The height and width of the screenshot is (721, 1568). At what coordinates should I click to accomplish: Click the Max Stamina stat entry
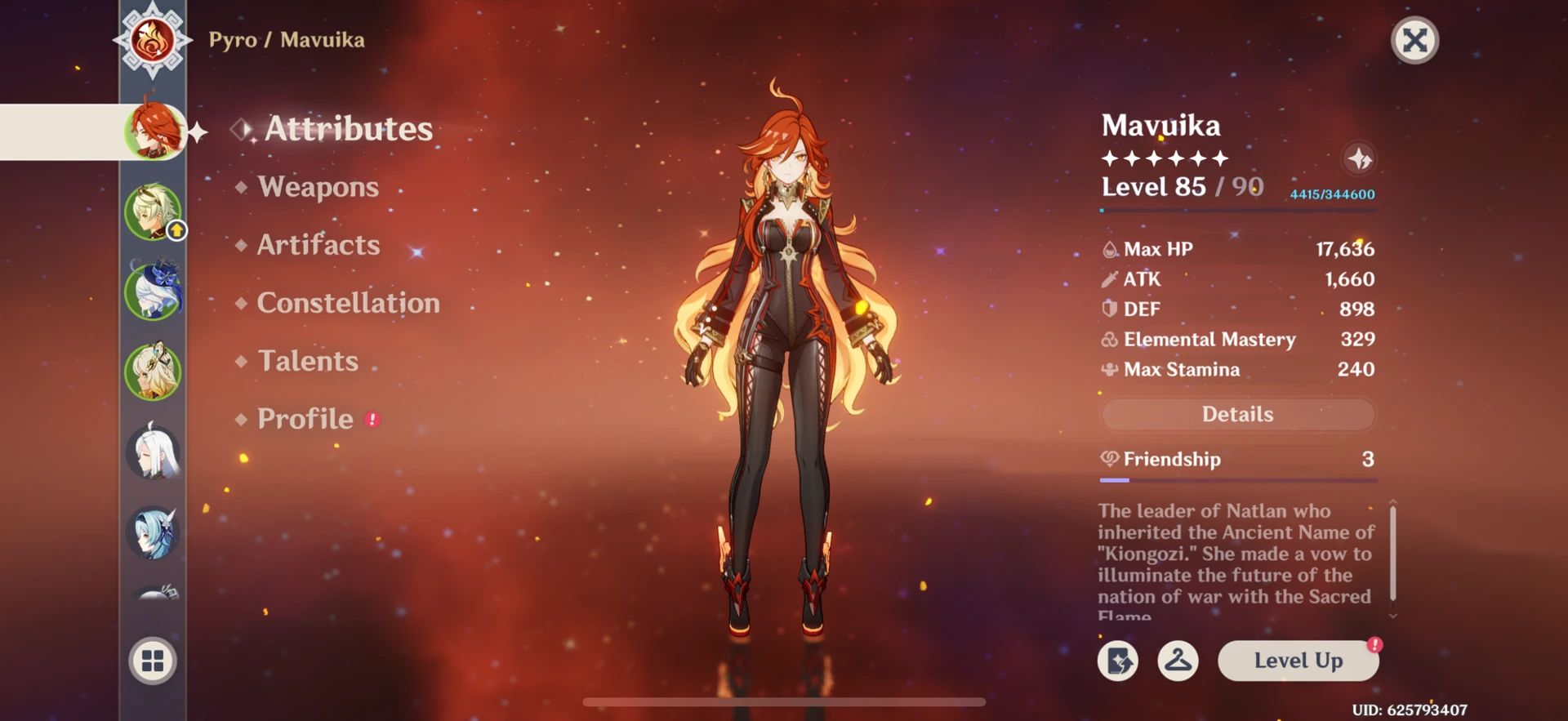click(1182, 369)
